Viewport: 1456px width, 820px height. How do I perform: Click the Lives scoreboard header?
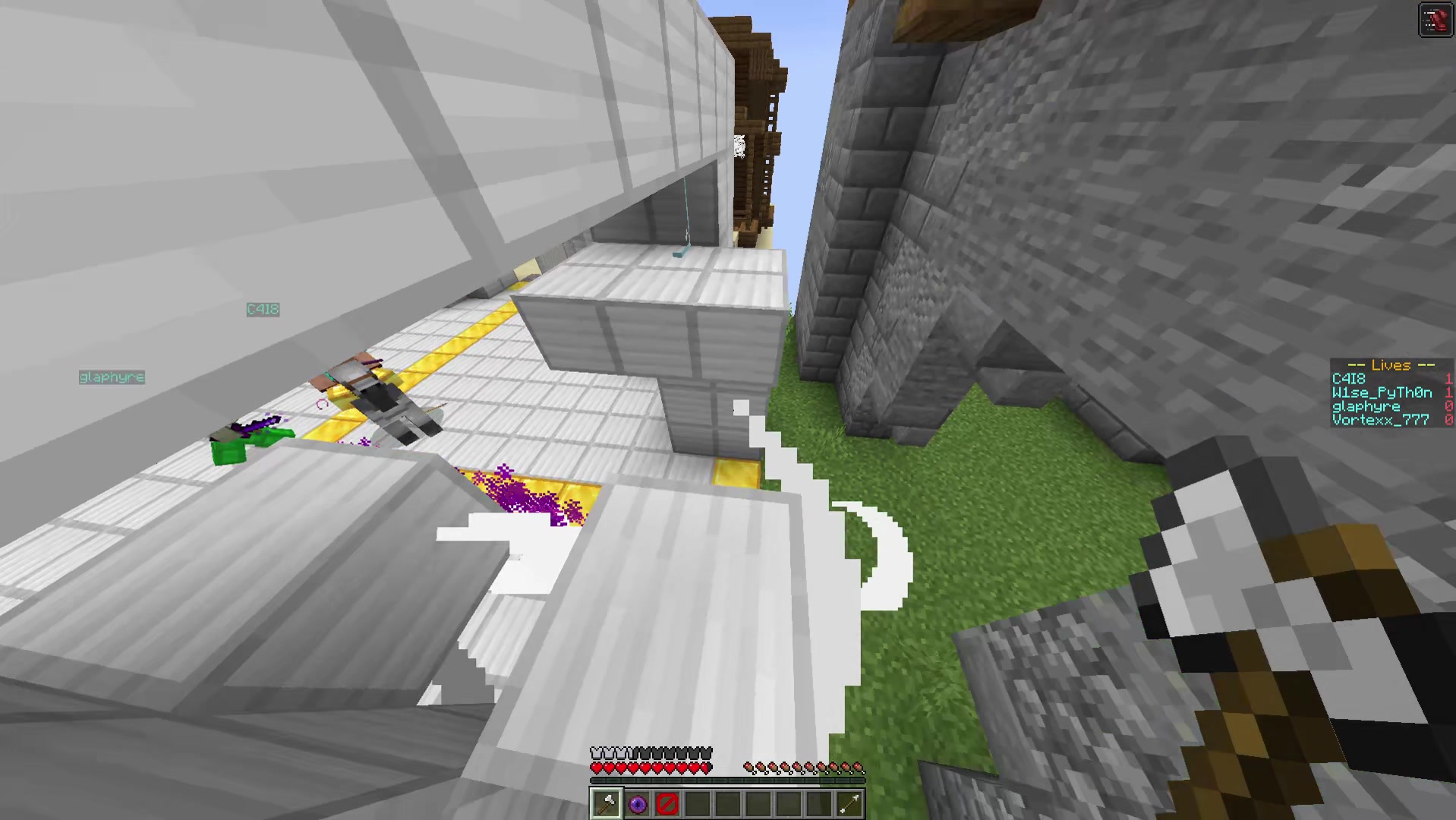pyautogui.click(x=1391, y=365)
